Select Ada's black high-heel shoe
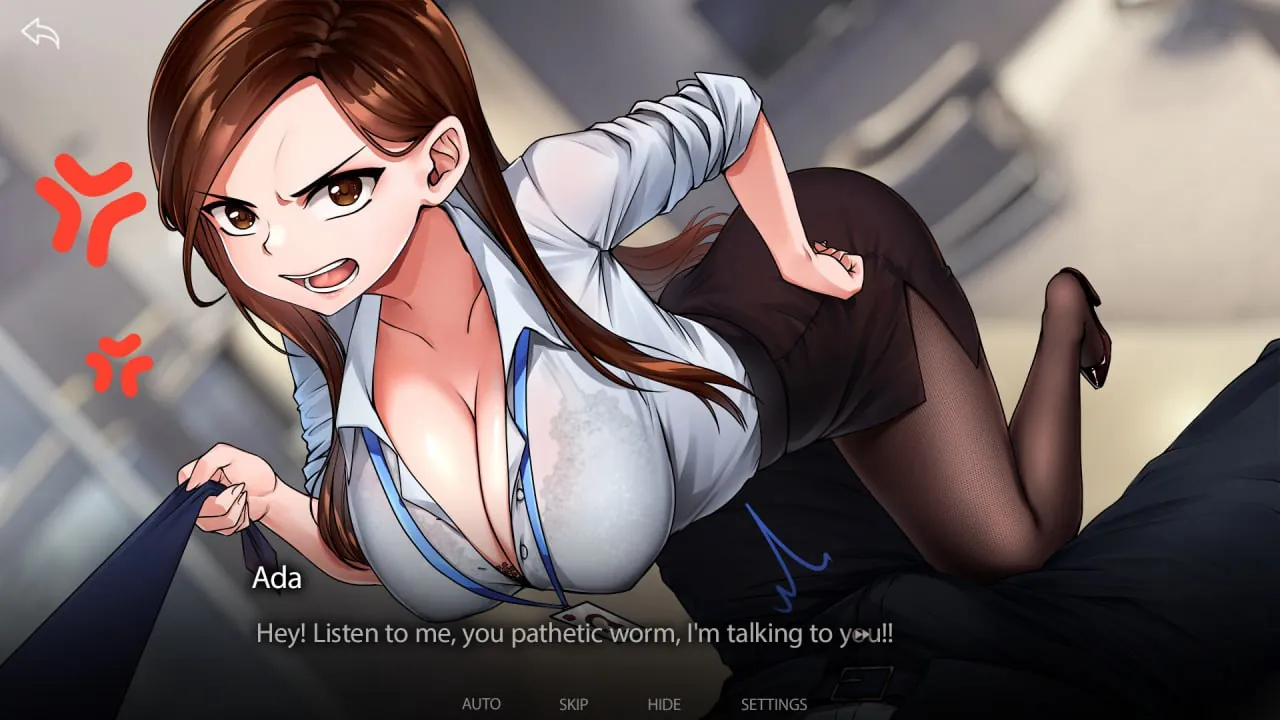The width and height of the screenshot is (1280, 720). 1095,350
